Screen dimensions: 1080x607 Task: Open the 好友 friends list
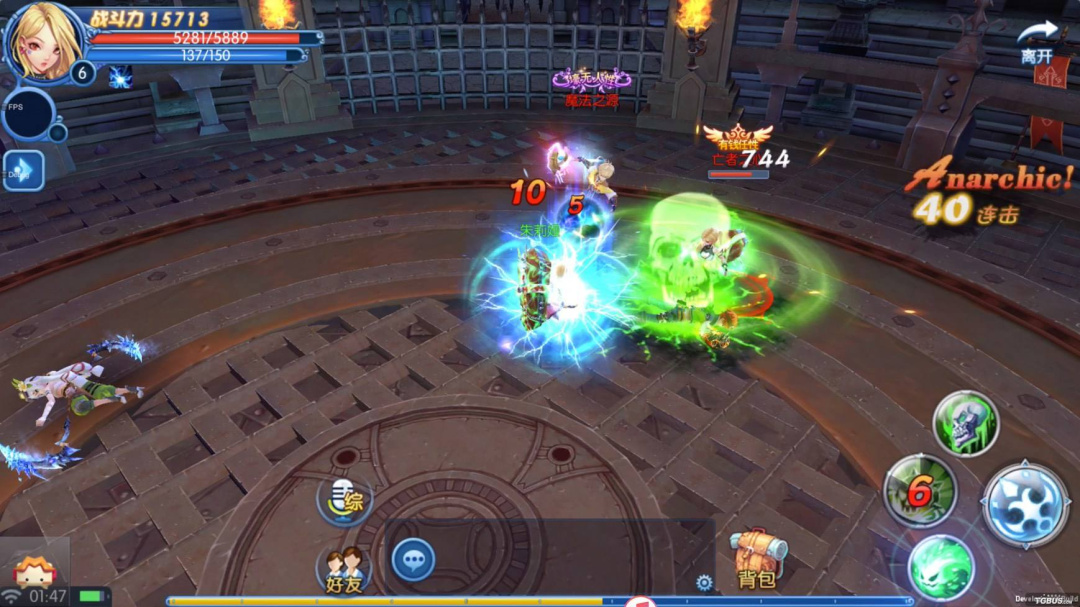coord(345,568)
